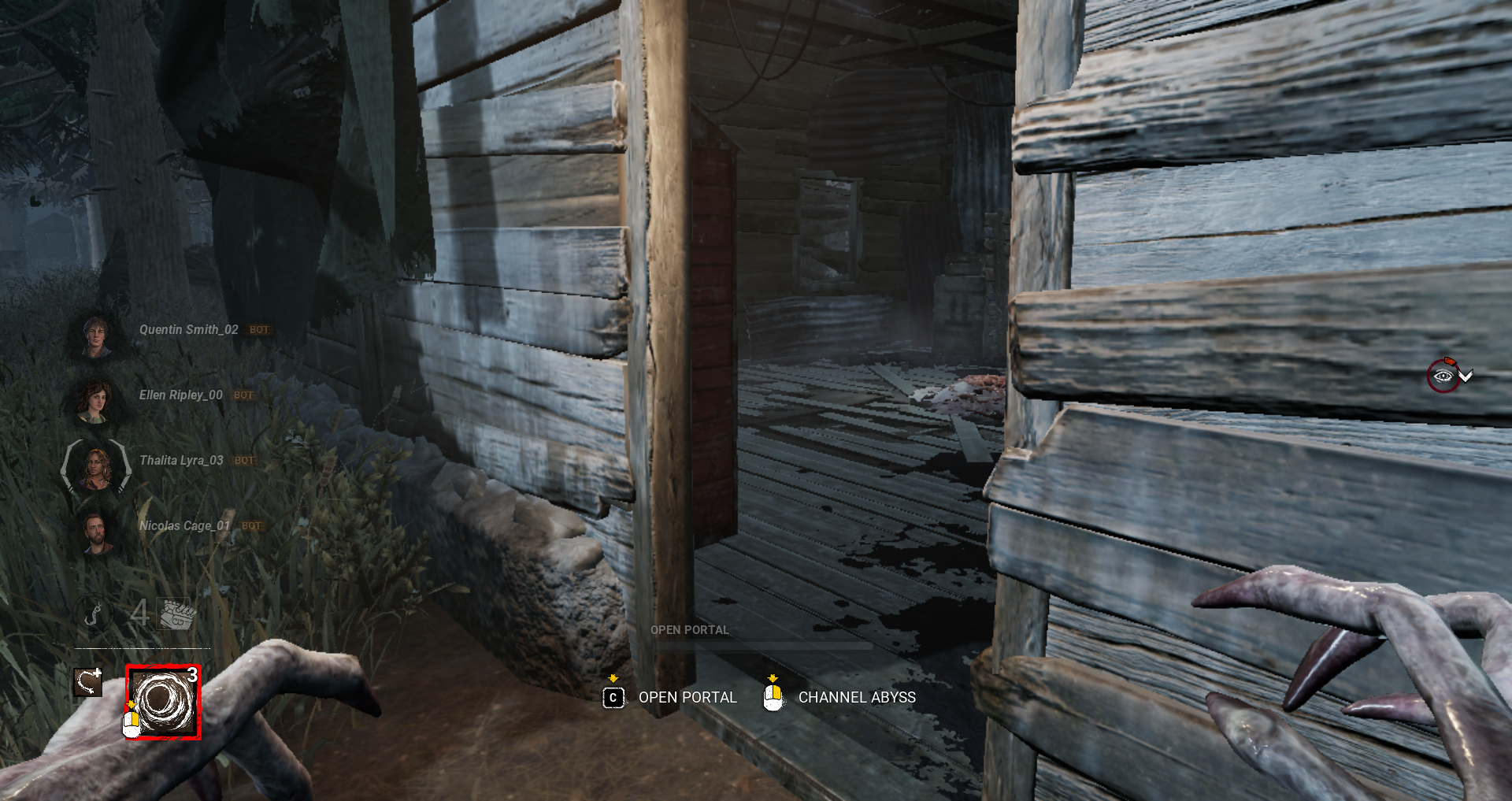This screenshot has height=801, width=1512.
Task: Click the mouse button icon for Channel Abyss
Action: (x=774, y=698)
